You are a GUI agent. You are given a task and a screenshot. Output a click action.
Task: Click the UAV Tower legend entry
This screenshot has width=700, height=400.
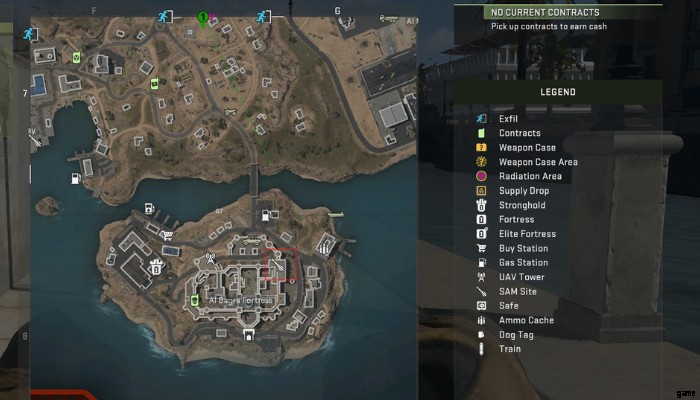[522, 277]
